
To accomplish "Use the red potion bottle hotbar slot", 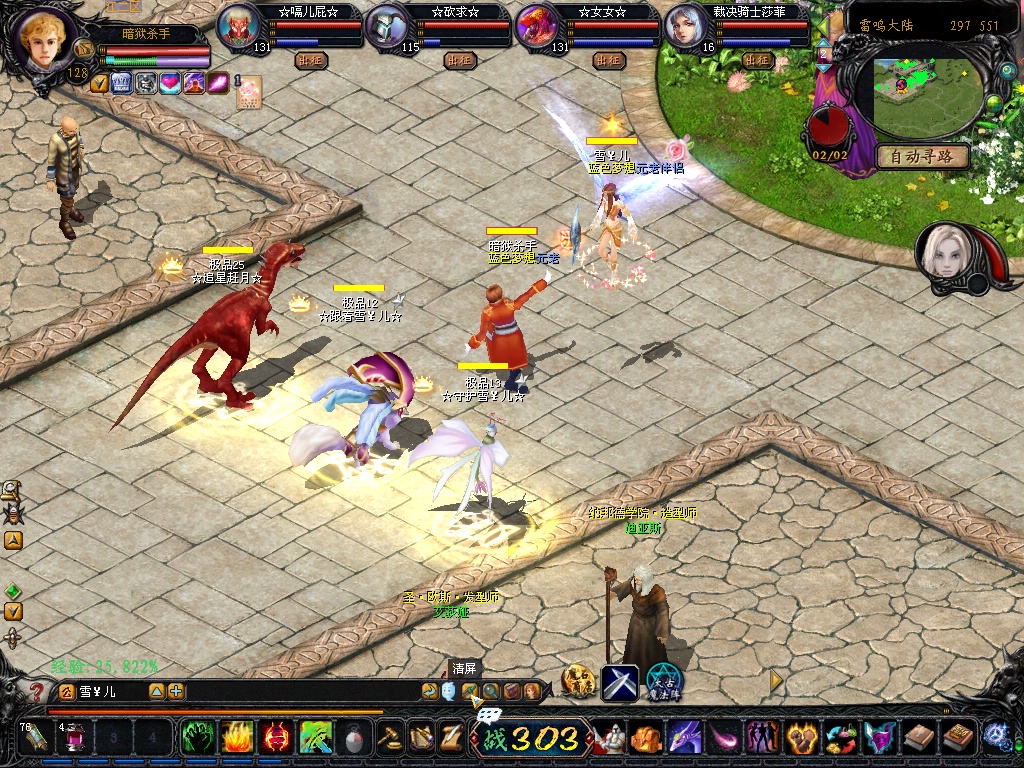I will click(73, 738).
